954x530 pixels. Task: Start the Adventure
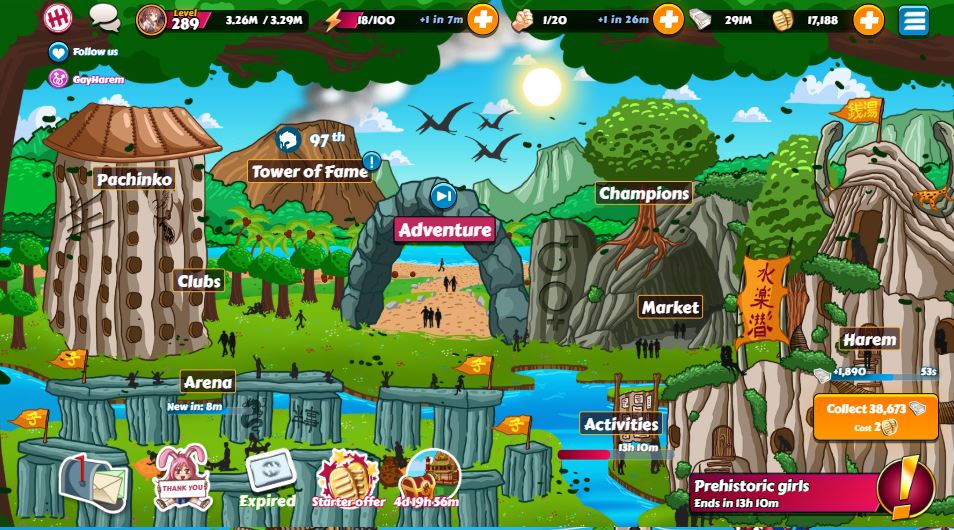point(445,230)
